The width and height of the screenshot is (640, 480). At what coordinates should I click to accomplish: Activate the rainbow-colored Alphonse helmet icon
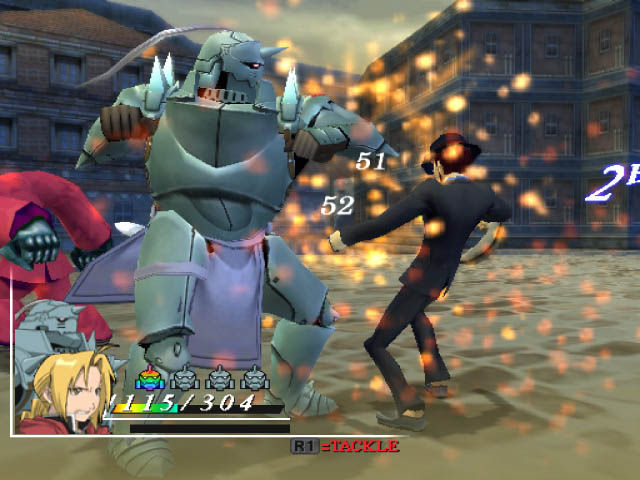(x=150, y=378)
